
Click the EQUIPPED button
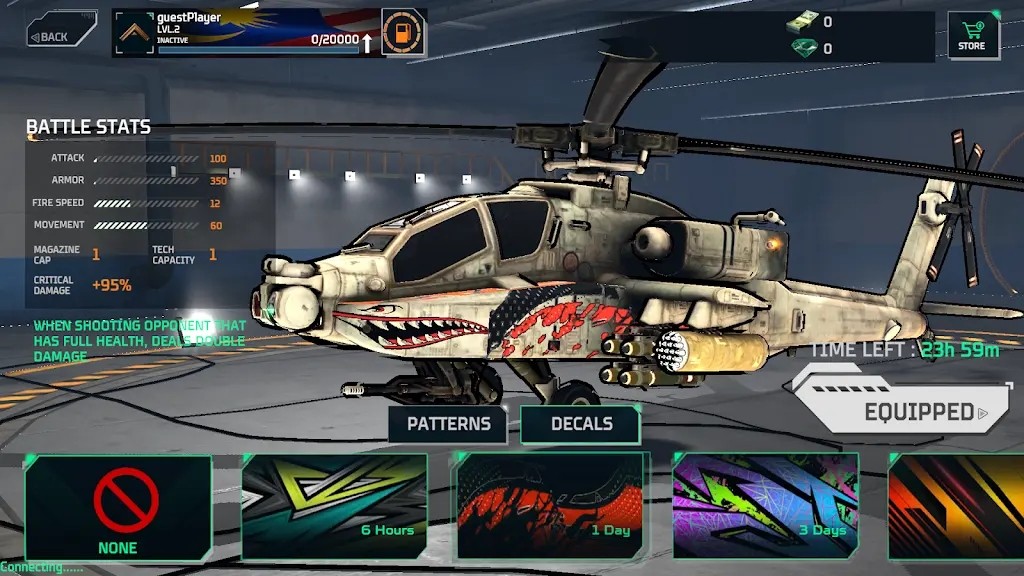[x=904, y=411]
